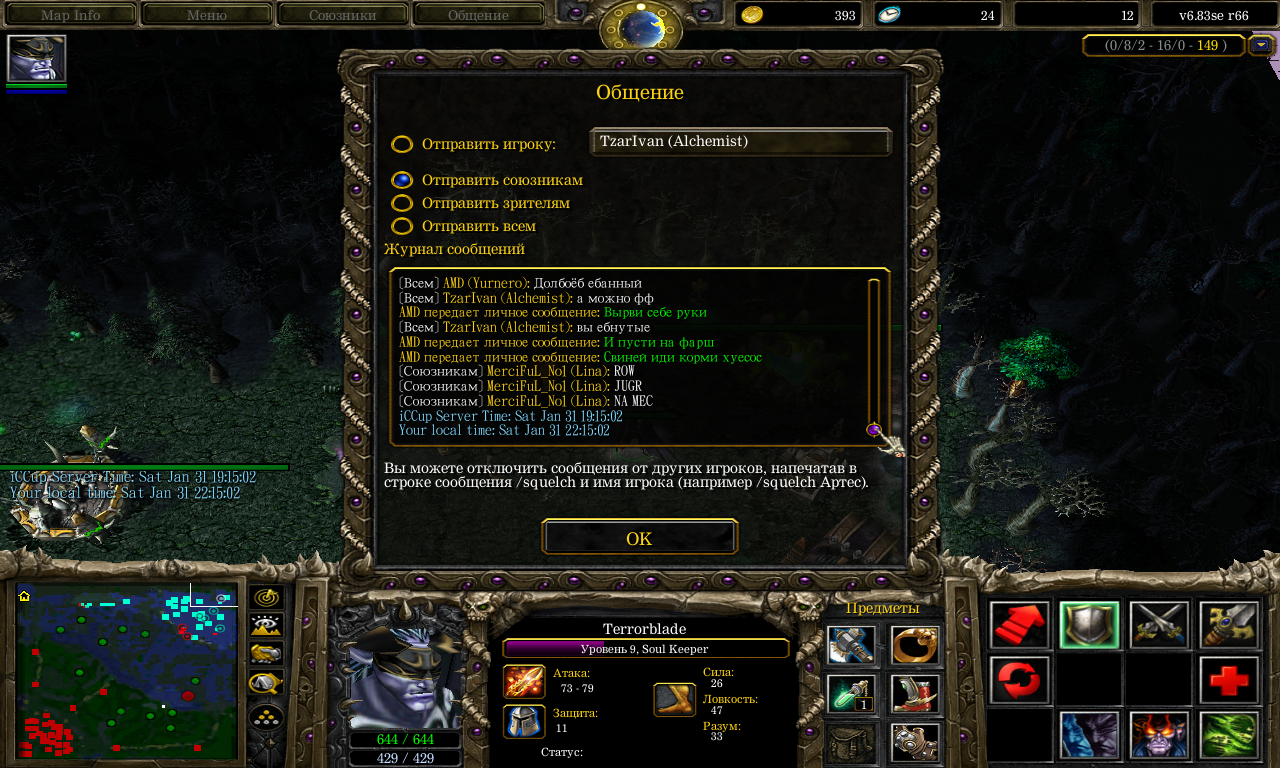The image size is (1280, 768).
Task: Activate the crossed swords Attack command
Action: [1159, 625]
